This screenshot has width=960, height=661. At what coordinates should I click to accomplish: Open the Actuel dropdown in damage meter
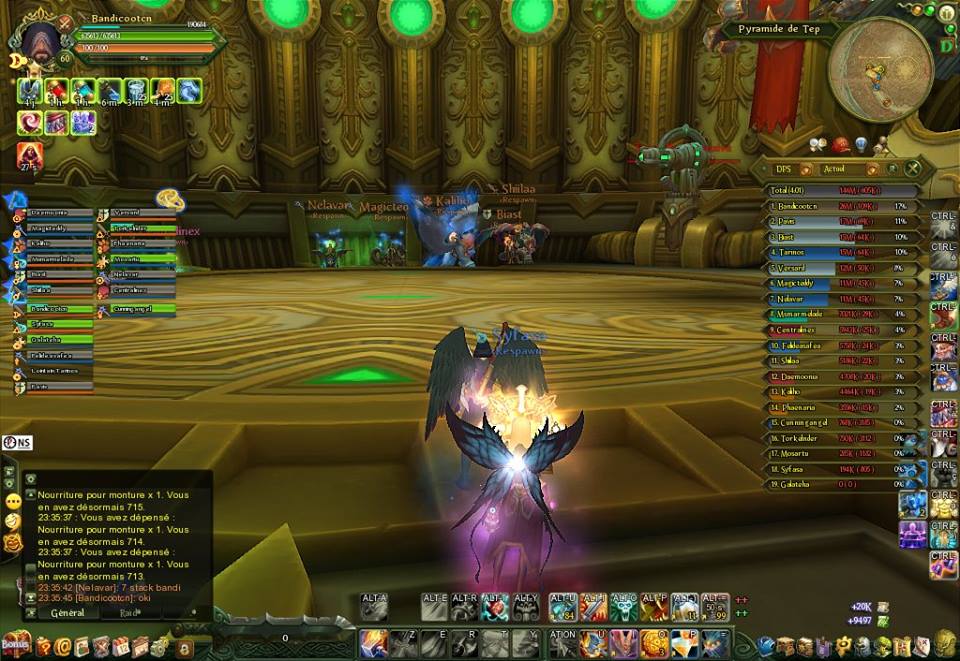click(872, 169)
